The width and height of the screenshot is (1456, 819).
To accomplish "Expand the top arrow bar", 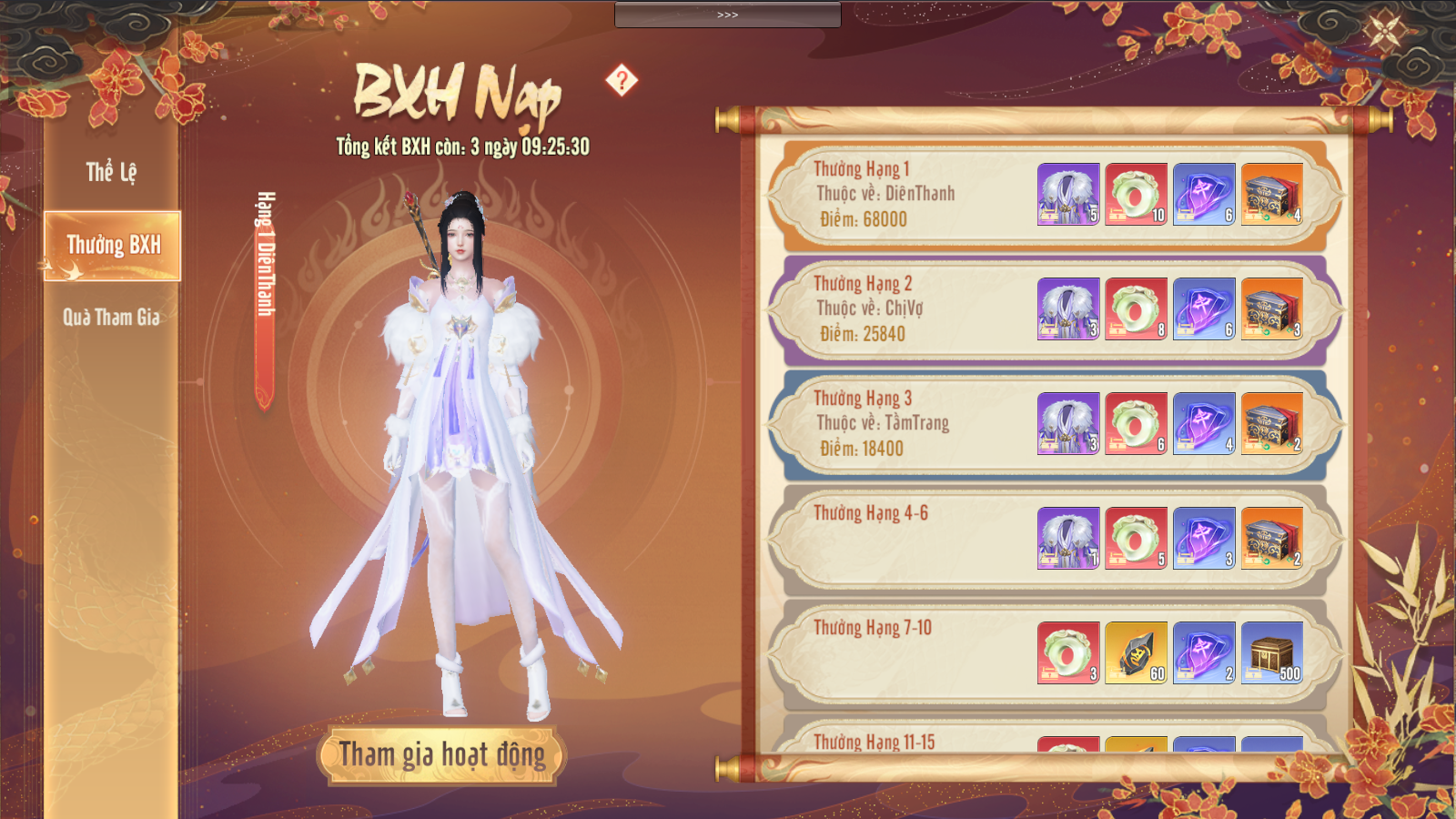I will [x=727, y=15].
